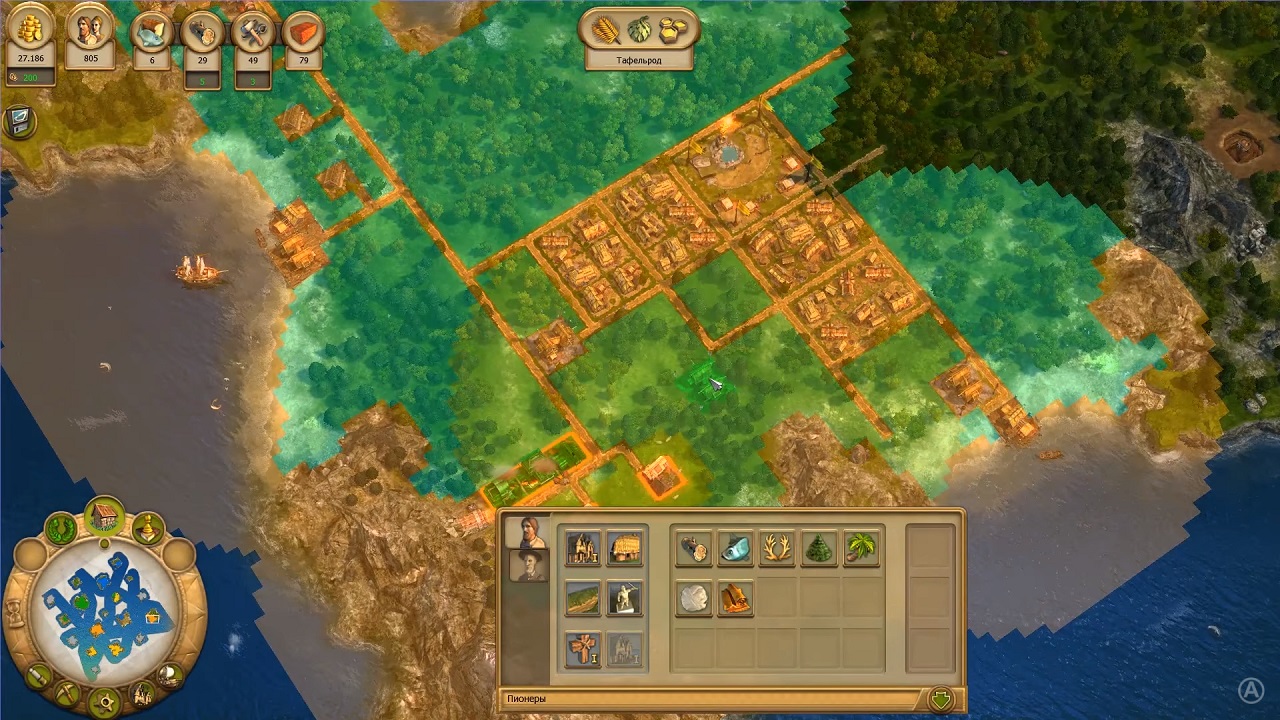Image resolution: width=1280 pixels, height=720 pixels.
Task: Build a woodcutter via the log icon
Action: [x=694, y=549]
